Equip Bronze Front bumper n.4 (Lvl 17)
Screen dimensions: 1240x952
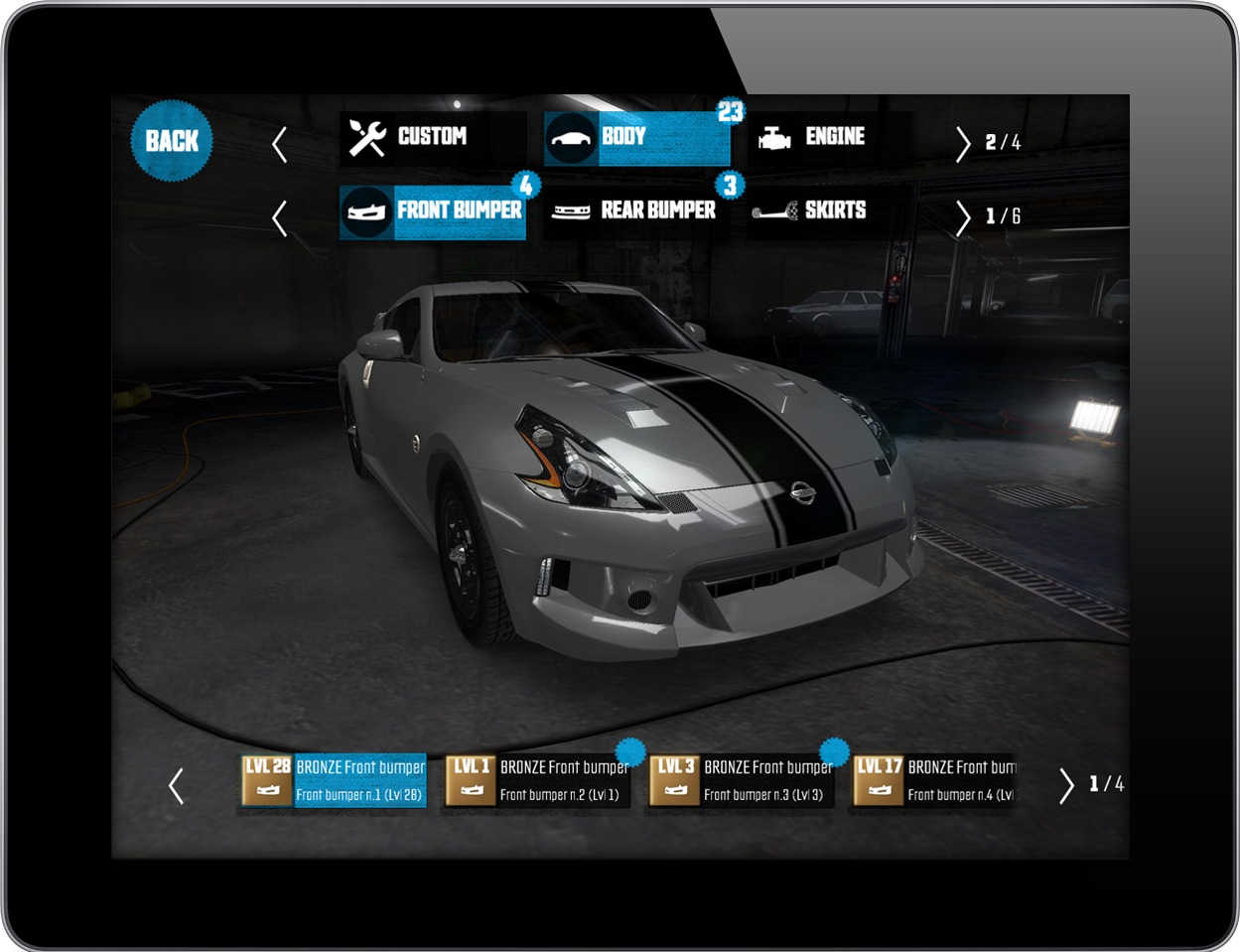click(x=936, y=781)
